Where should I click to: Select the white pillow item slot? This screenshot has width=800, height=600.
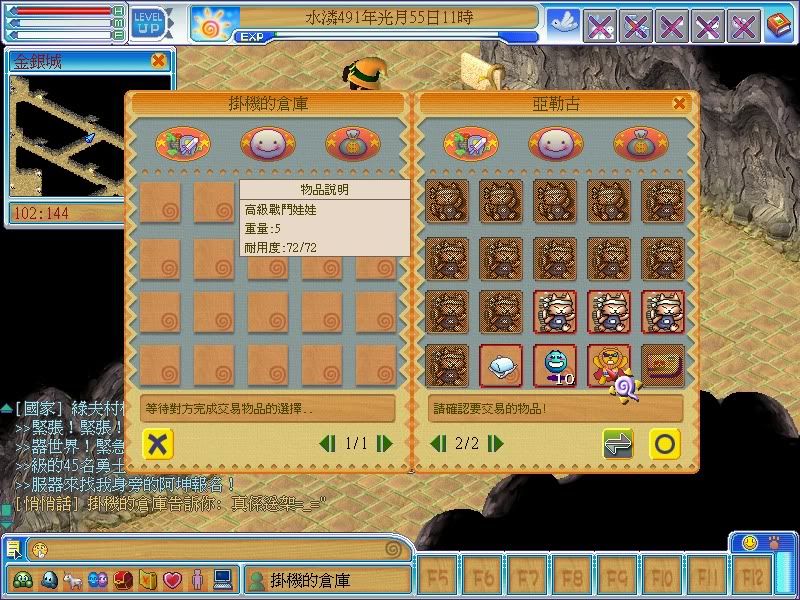click(501, 366)
